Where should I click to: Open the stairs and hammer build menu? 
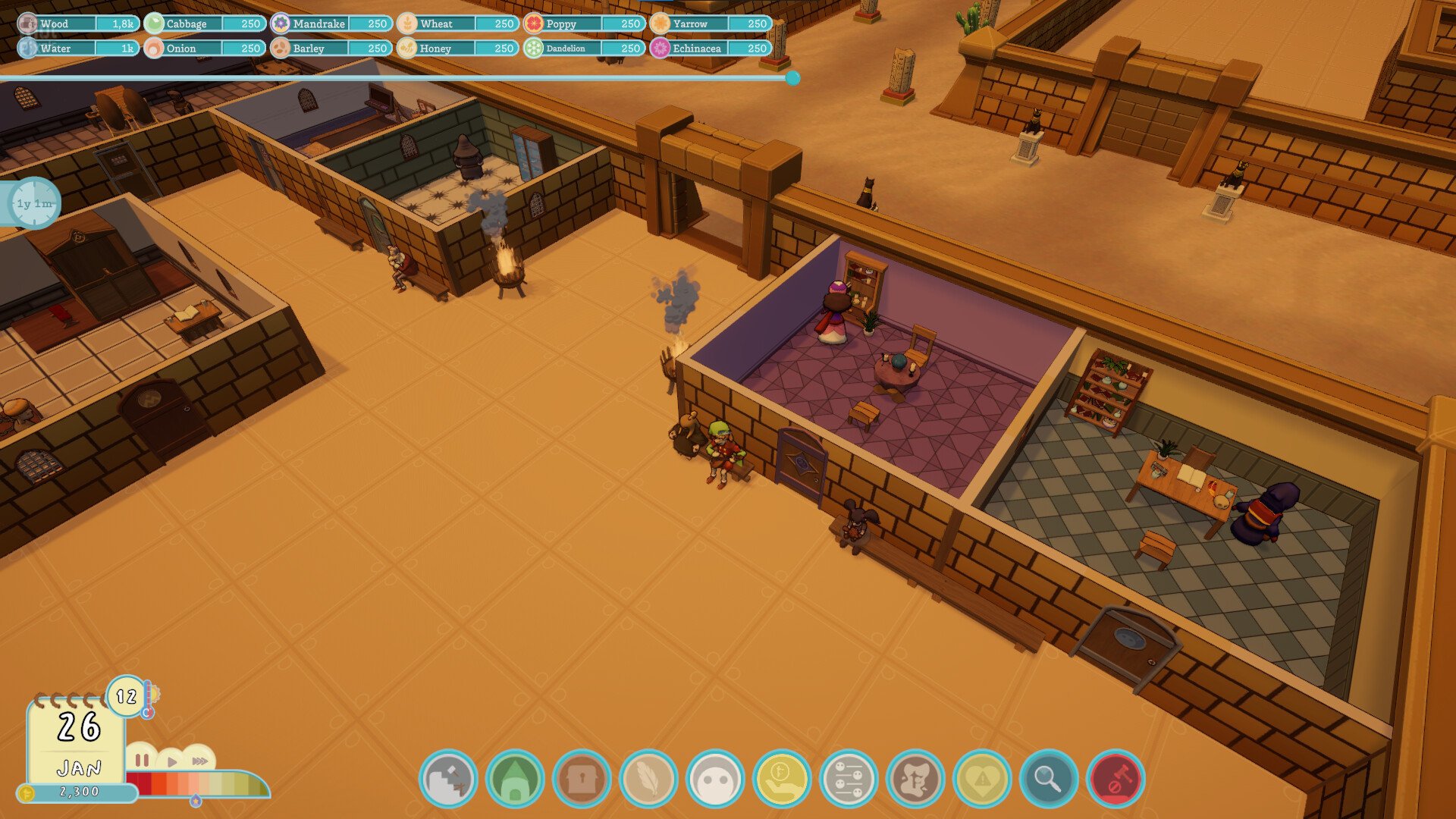(x=448, y=778)
